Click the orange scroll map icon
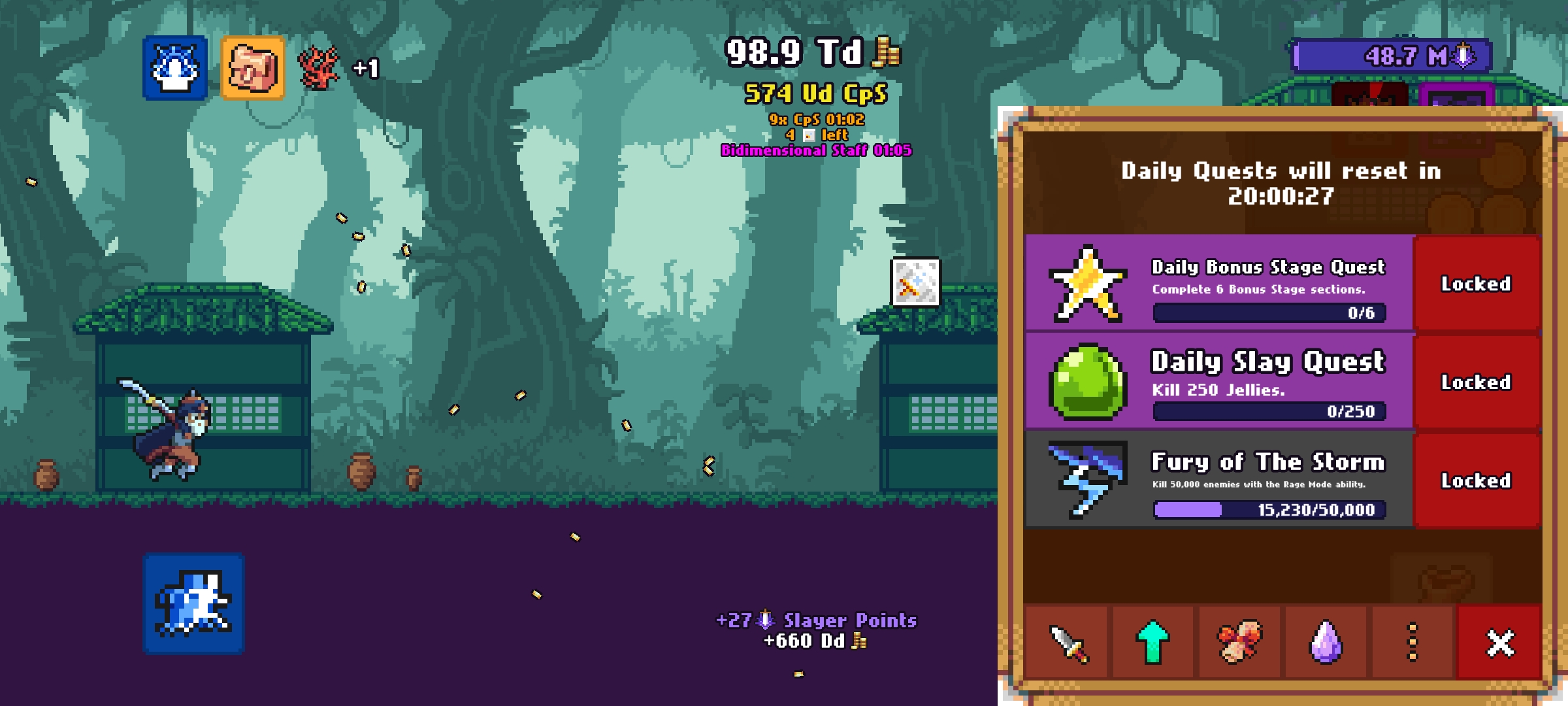The width and height of the screenshot is (1568, 706). point(253,68)
